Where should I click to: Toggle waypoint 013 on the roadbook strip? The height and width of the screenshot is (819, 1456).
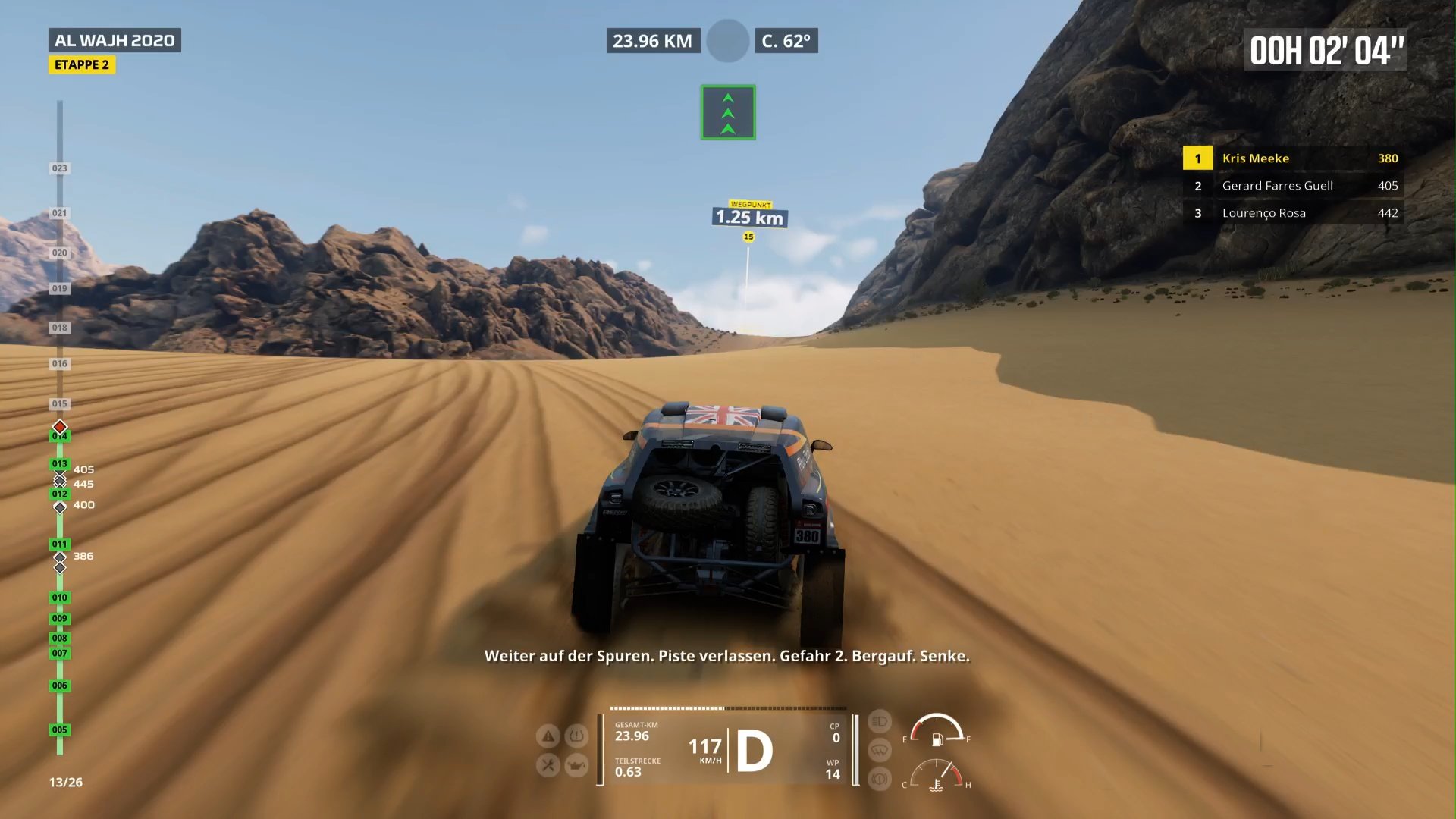(58, 463)
